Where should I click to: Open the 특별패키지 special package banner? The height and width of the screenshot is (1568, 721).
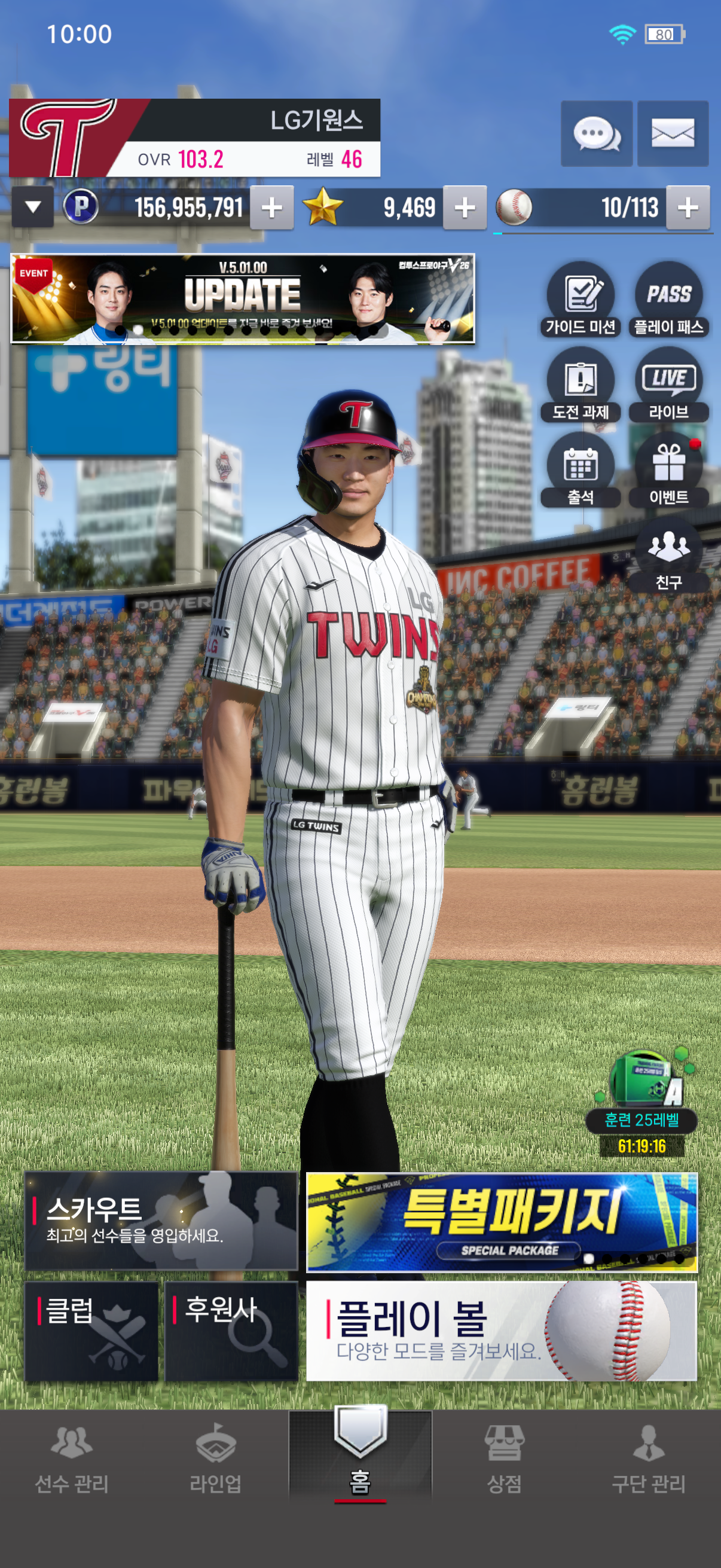502,1222
